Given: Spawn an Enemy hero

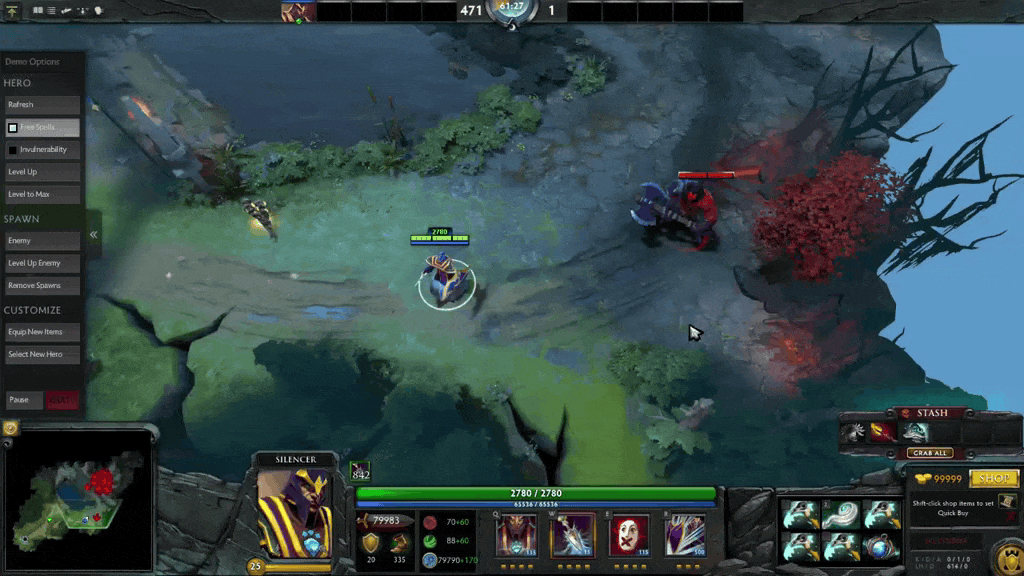Looking at the screenshot, I should (42, 241).
